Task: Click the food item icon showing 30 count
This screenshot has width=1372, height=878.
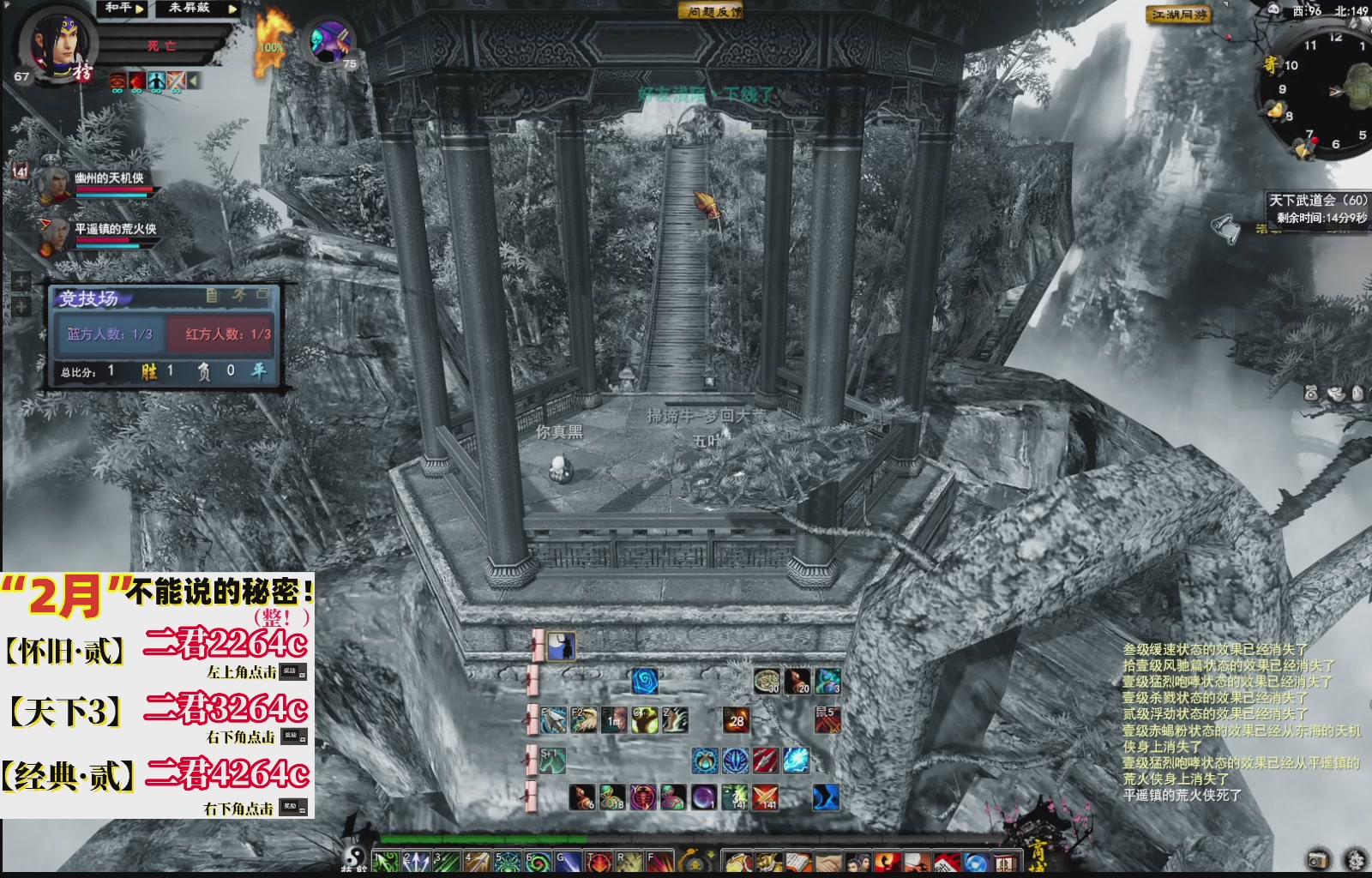Action: [767, 682]
